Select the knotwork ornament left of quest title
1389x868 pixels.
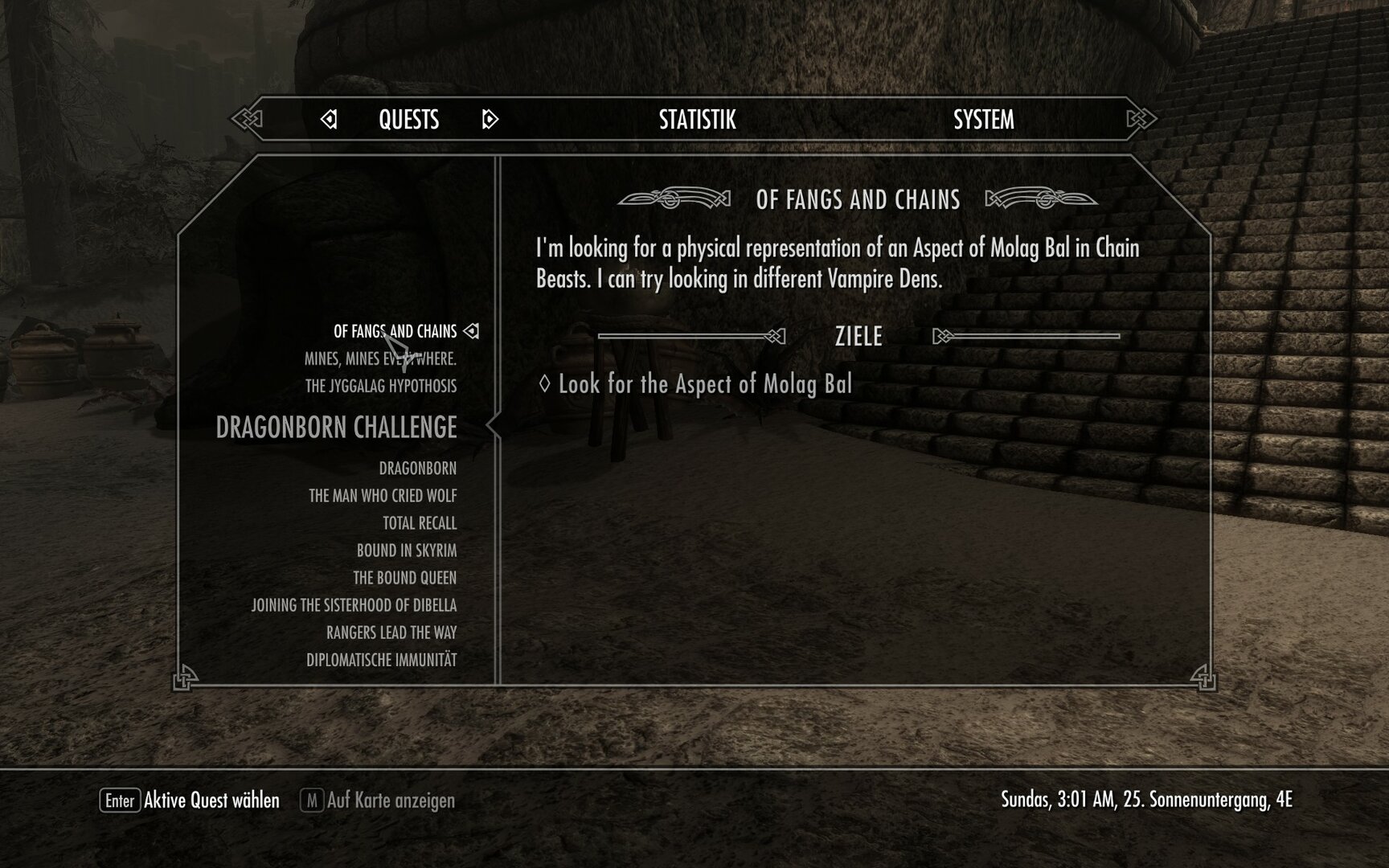(677, 201)
